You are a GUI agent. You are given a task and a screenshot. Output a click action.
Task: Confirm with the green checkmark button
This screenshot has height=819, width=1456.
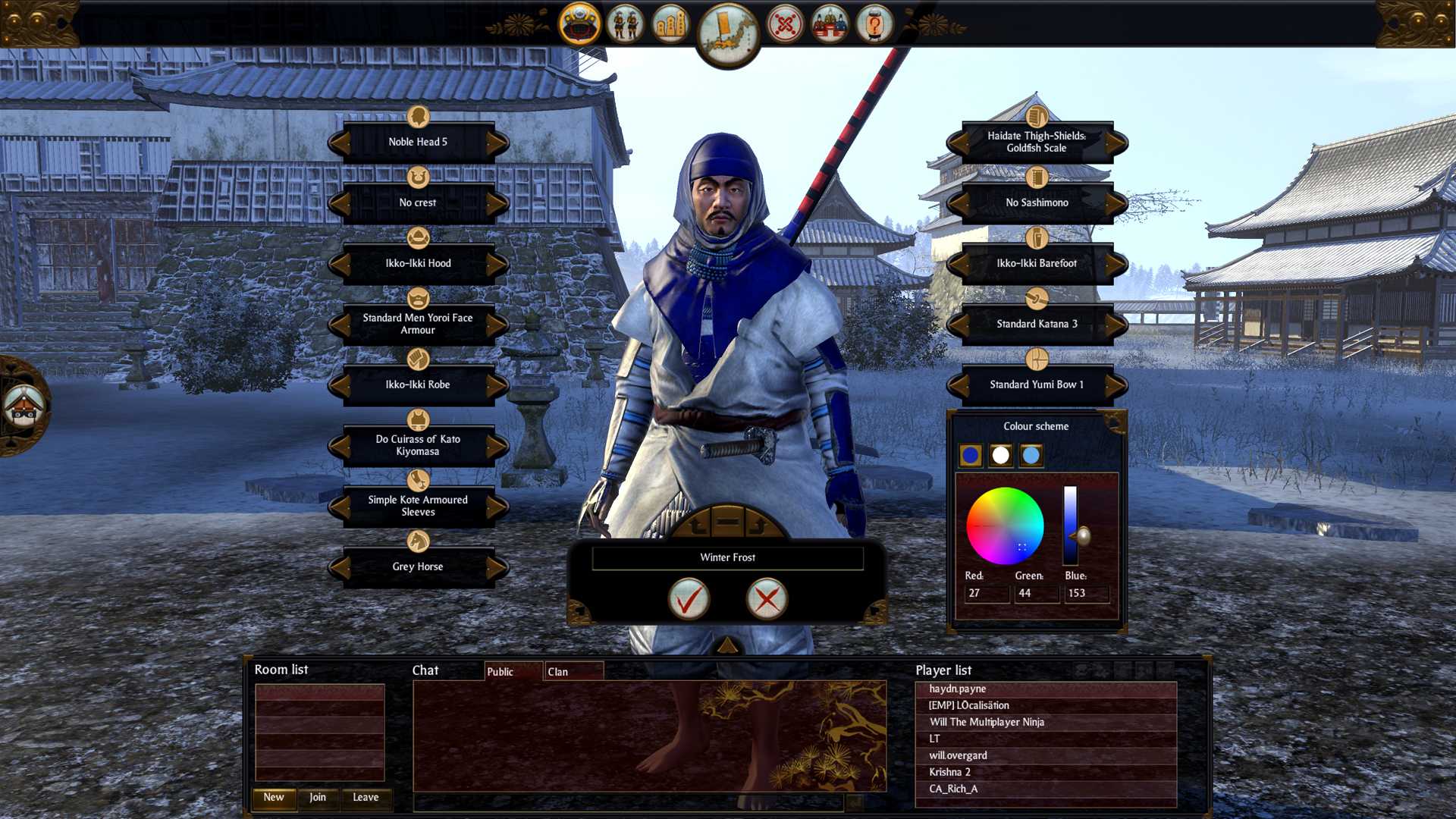click(x=689, y=598)
